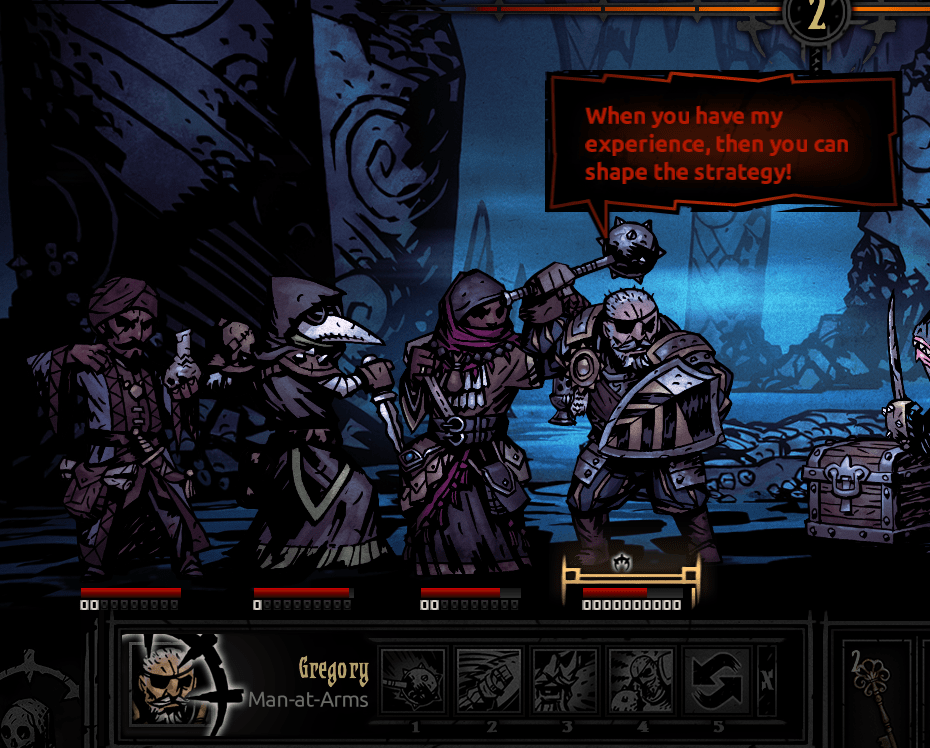930x748 pixels.
Task: Activate the Bellow shouting skill
Action: pos(564,681)
